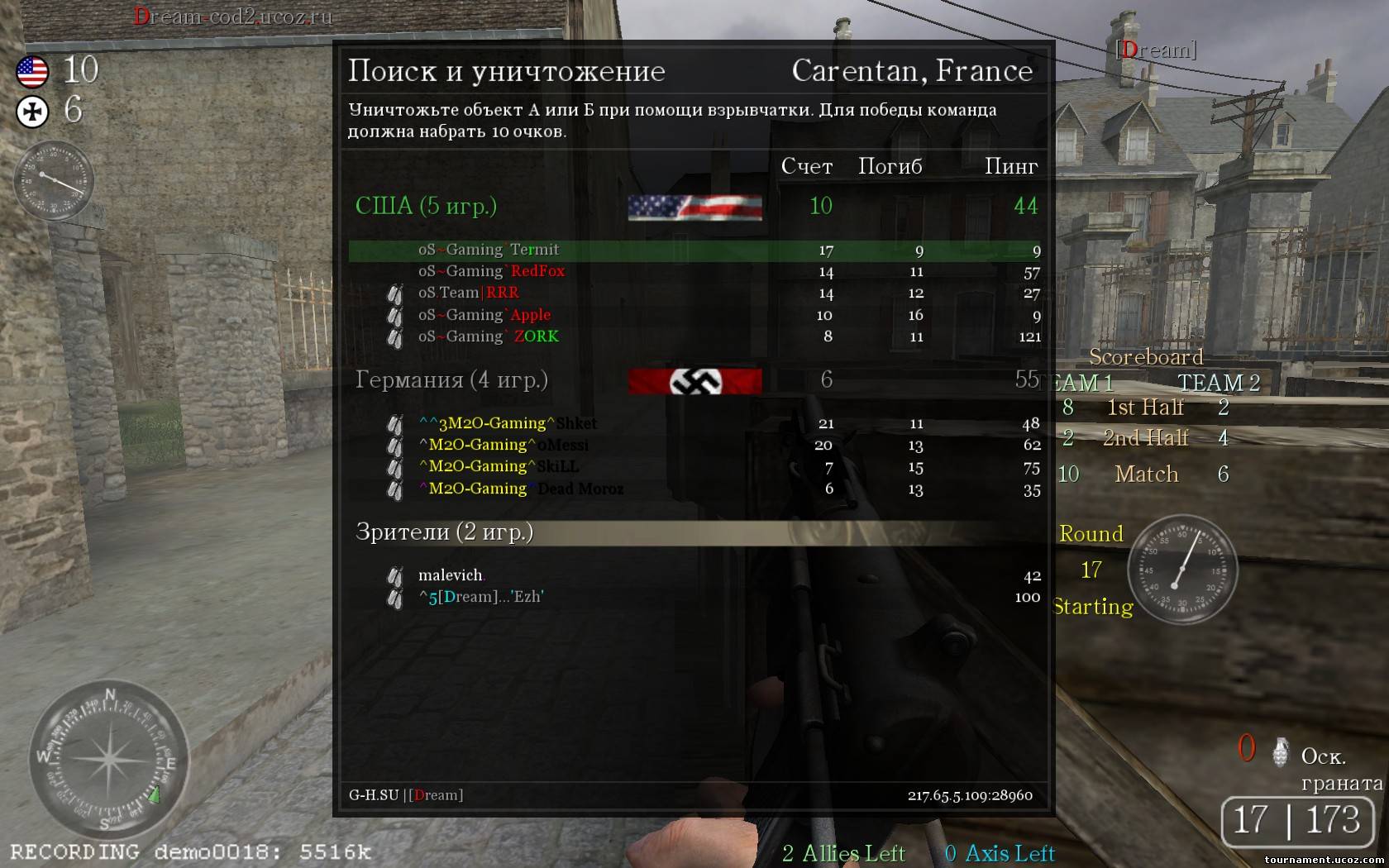
Task: Select player Termit's scoreboard row
Action: [534, 250]
